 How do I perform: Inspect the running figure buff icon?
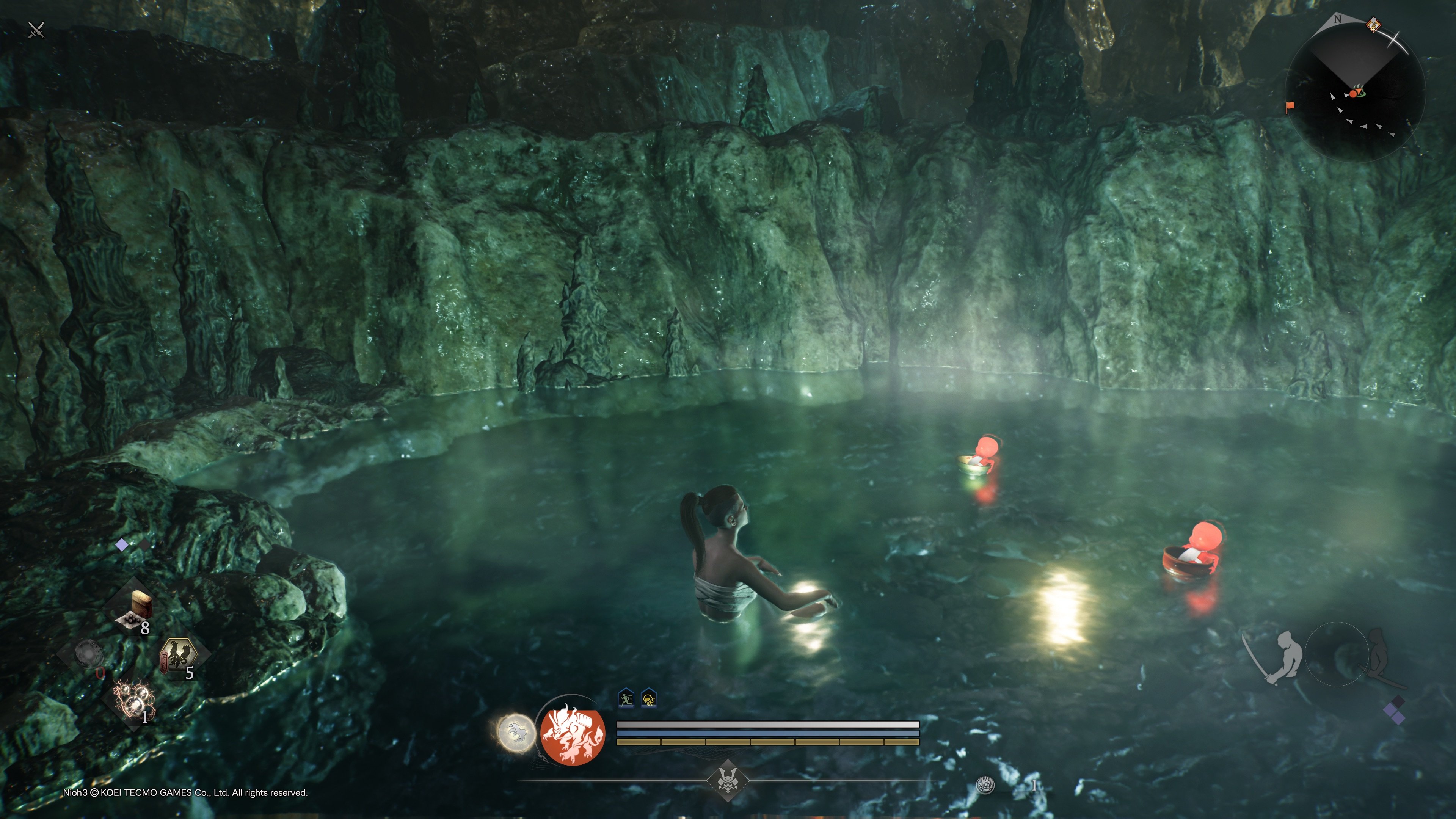click(626, 698)
